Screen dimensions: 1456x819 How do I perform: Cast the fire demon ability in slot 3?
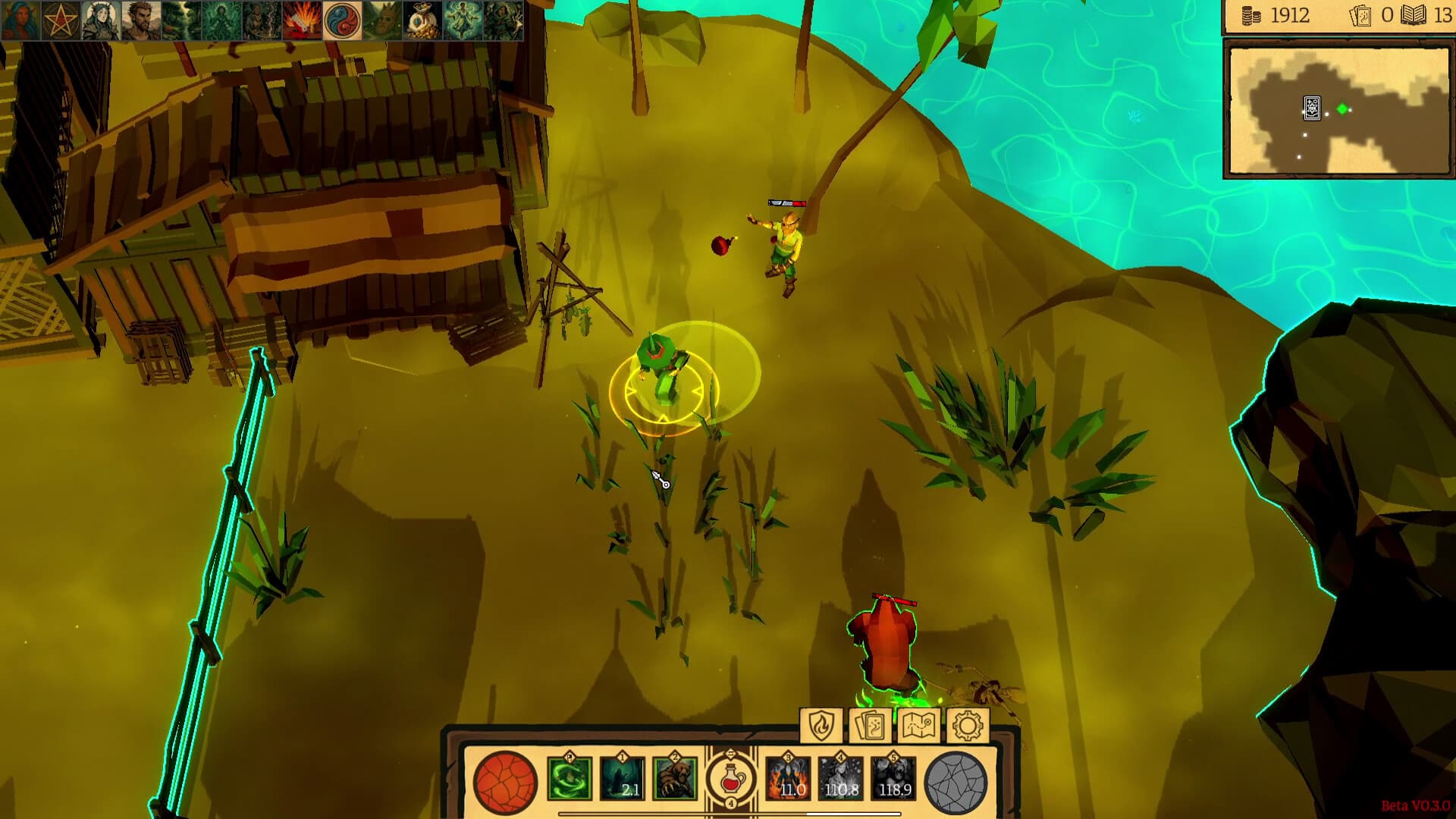click(x=789, y=777)
